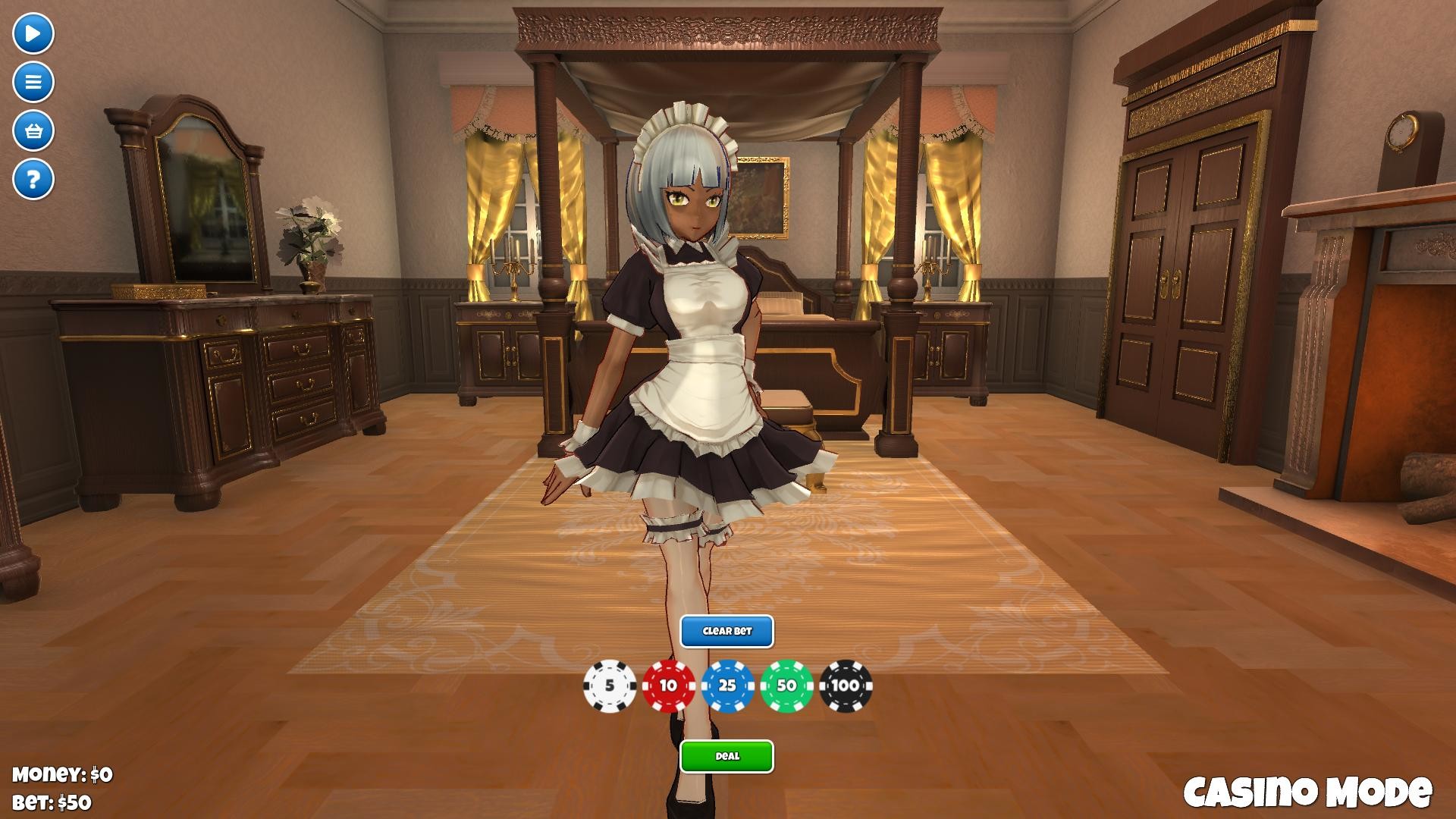Open the hamburger menu icon
Viewport: 1456px width, 819px height.
32,81
